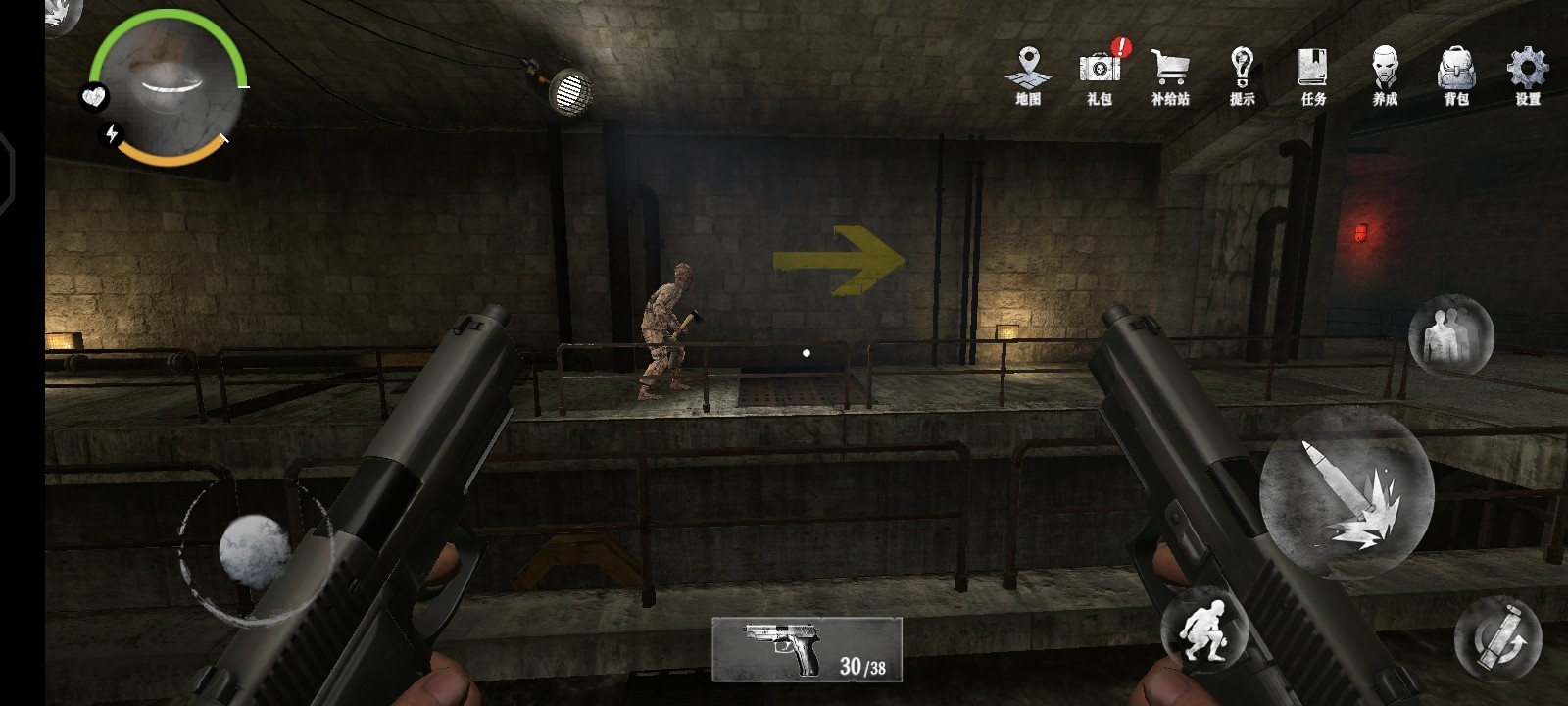Tap the crouch figure button
1568x706 pixels.
tap(1202, 629)
